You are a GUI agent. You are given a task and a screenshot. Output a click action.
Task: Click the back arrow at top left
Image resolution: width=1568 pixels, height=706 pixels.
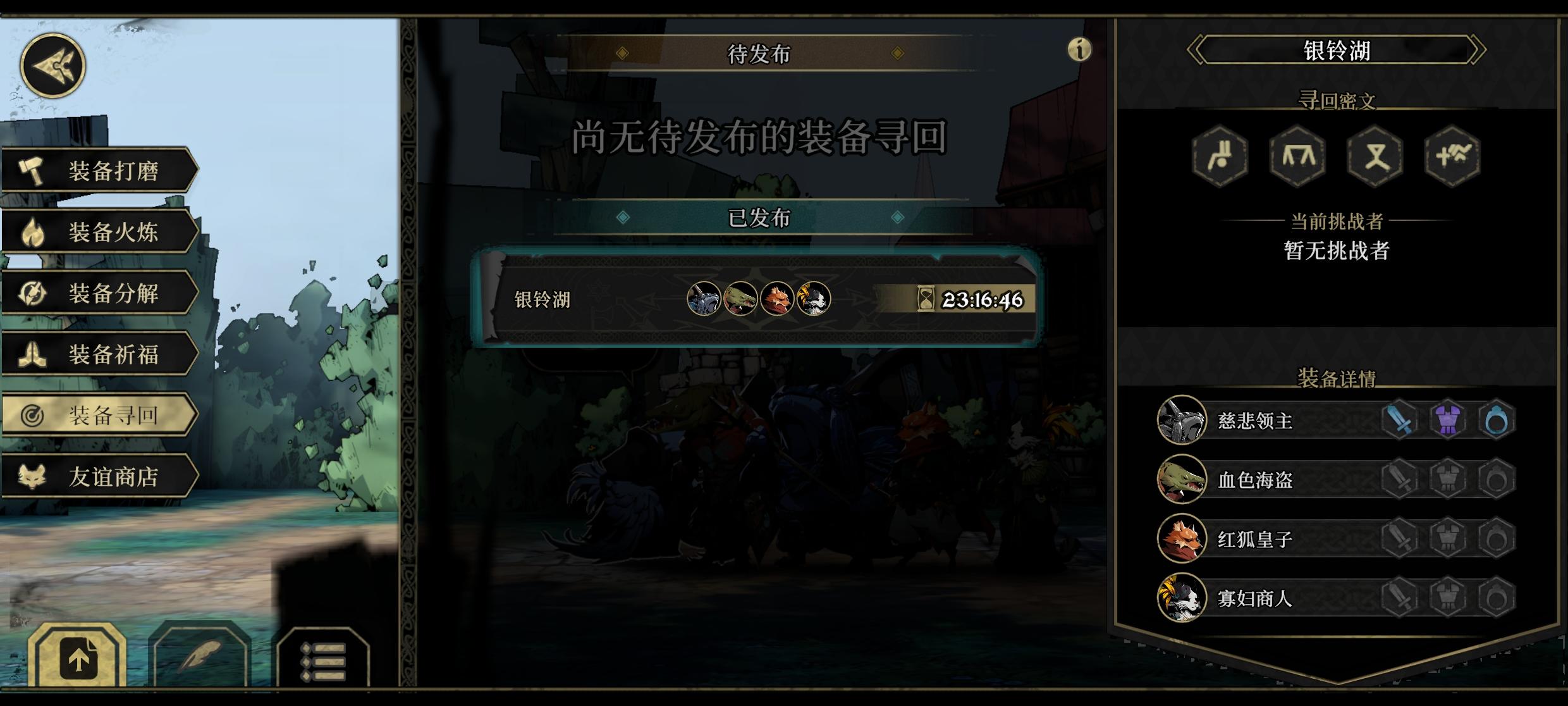(x=53, y=66)
